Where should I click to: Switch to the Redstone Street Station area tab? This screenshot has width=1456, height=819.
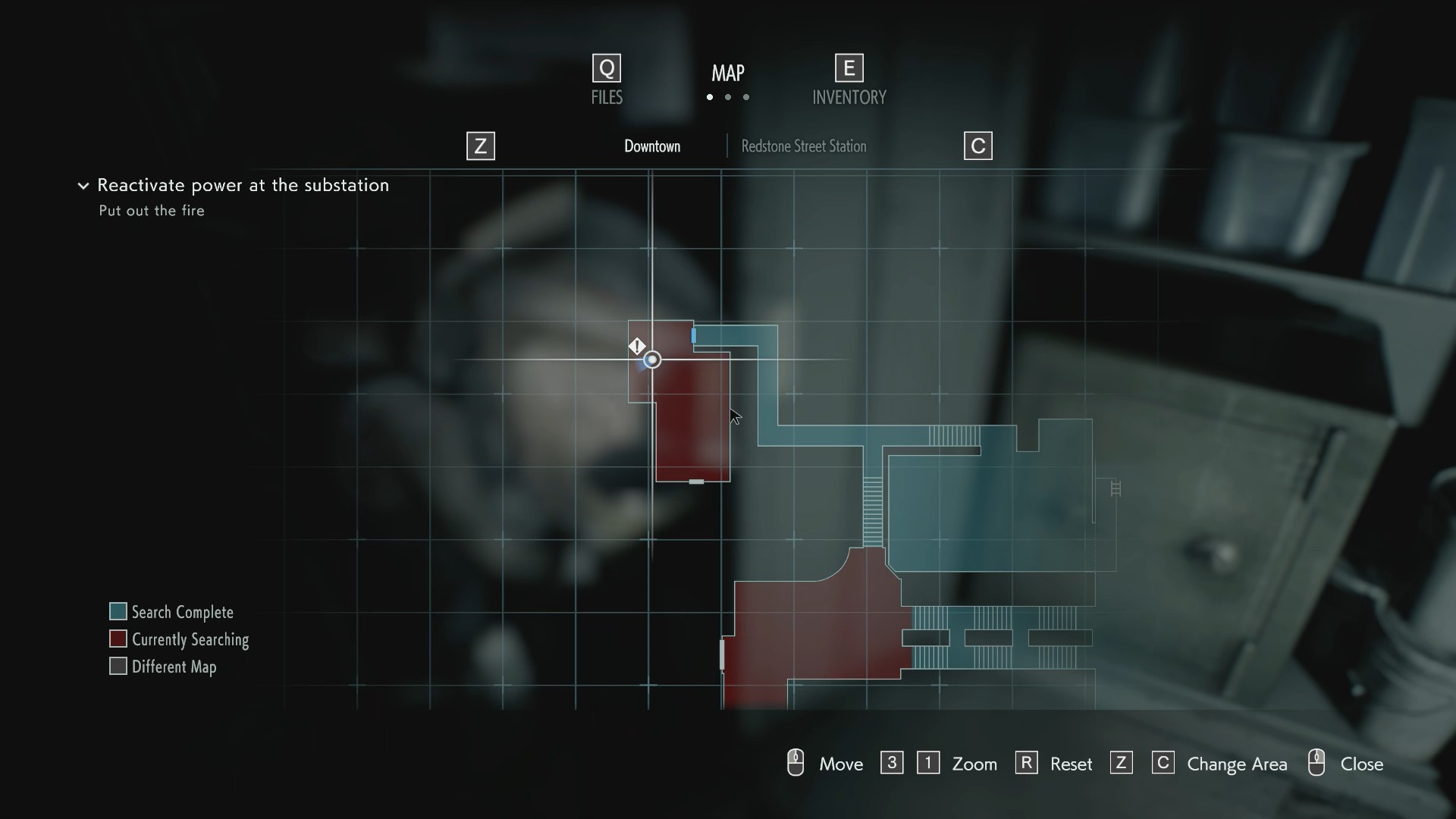tap(803, 146)
